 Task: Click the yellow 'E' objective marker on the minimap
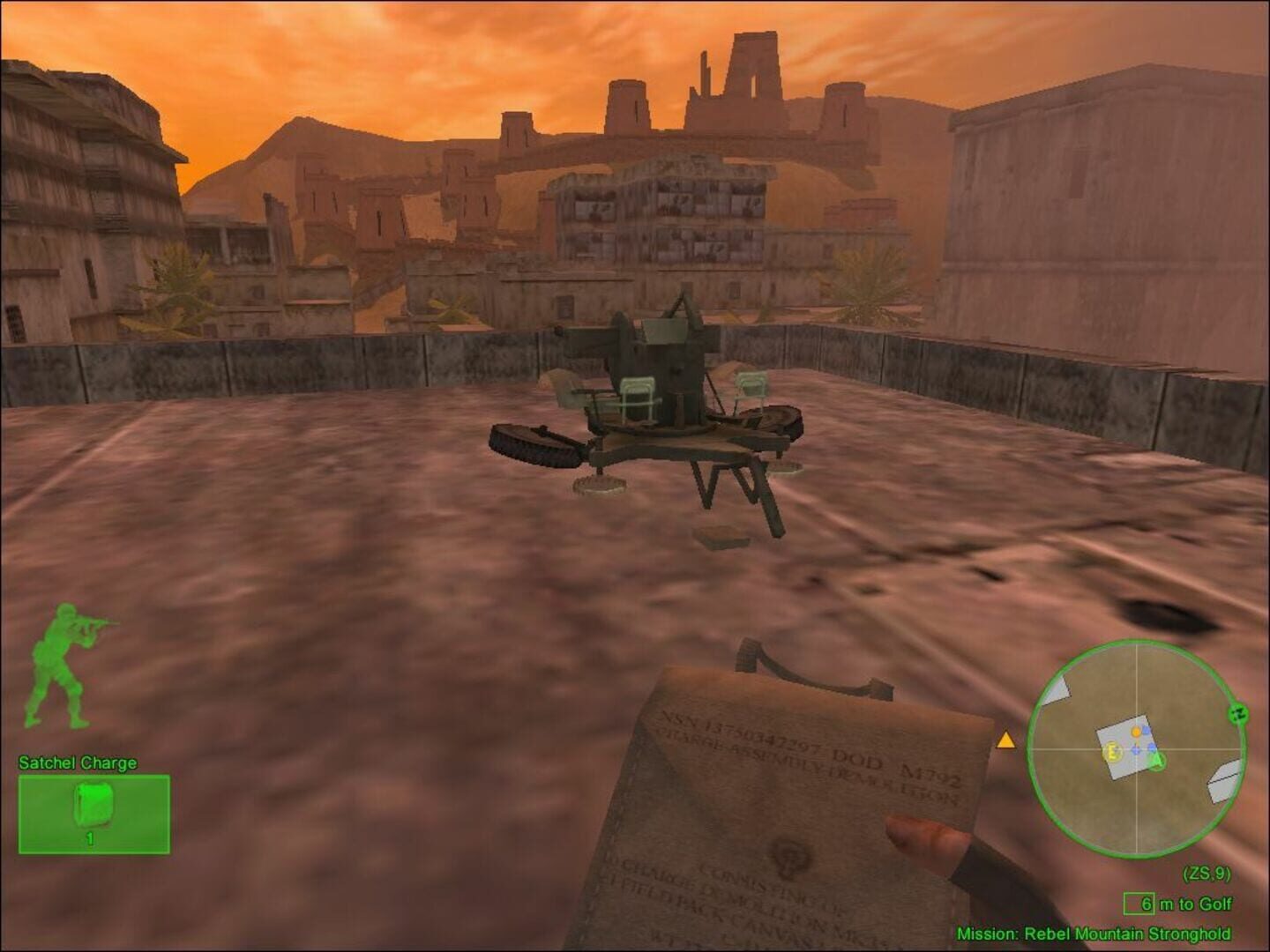click(1111, 752)
